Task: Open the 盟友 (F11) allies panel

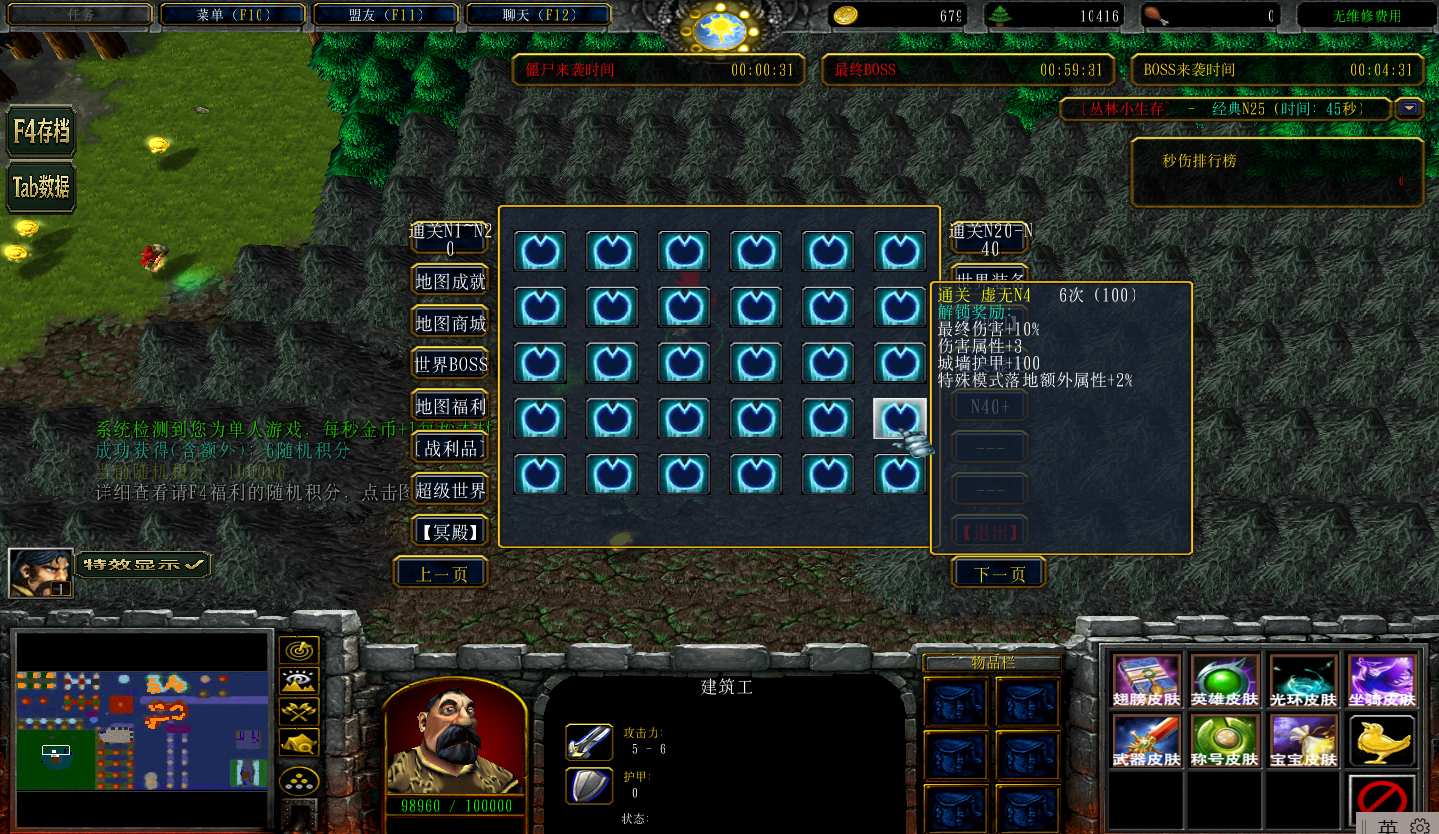Action: click(x=385, y=15)
